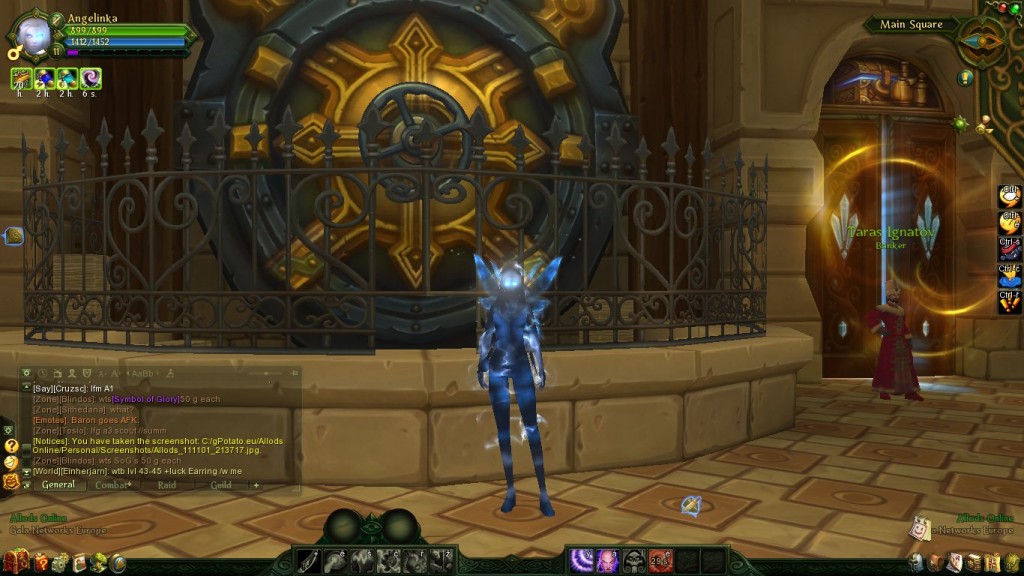Open the Combat chat tab

[113, 485]
